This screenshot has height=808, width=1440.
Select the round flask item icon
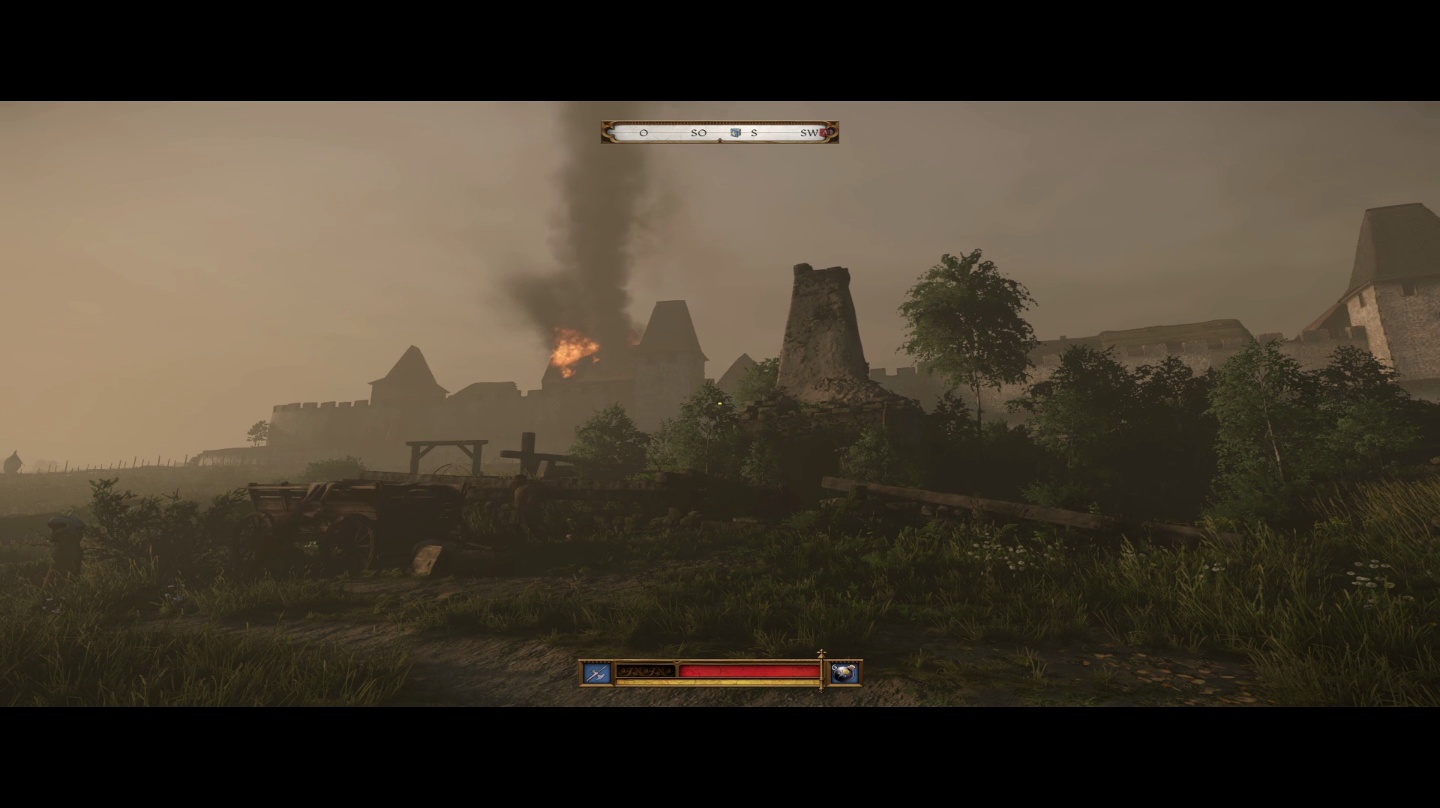pyautogui.click(x=844, y=673)
